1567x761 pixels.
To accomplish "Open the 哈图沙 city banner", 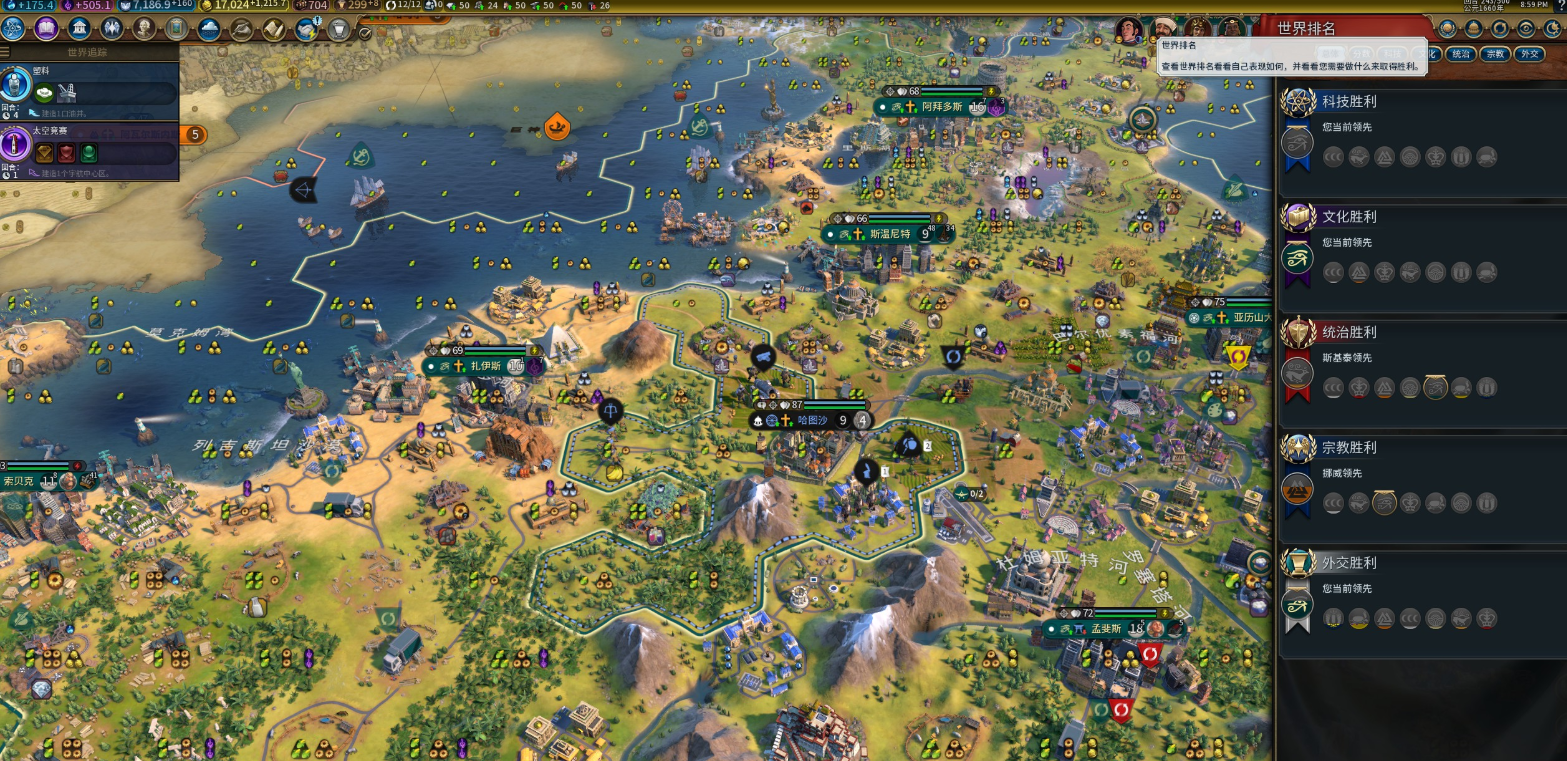I will pos(812,421).
